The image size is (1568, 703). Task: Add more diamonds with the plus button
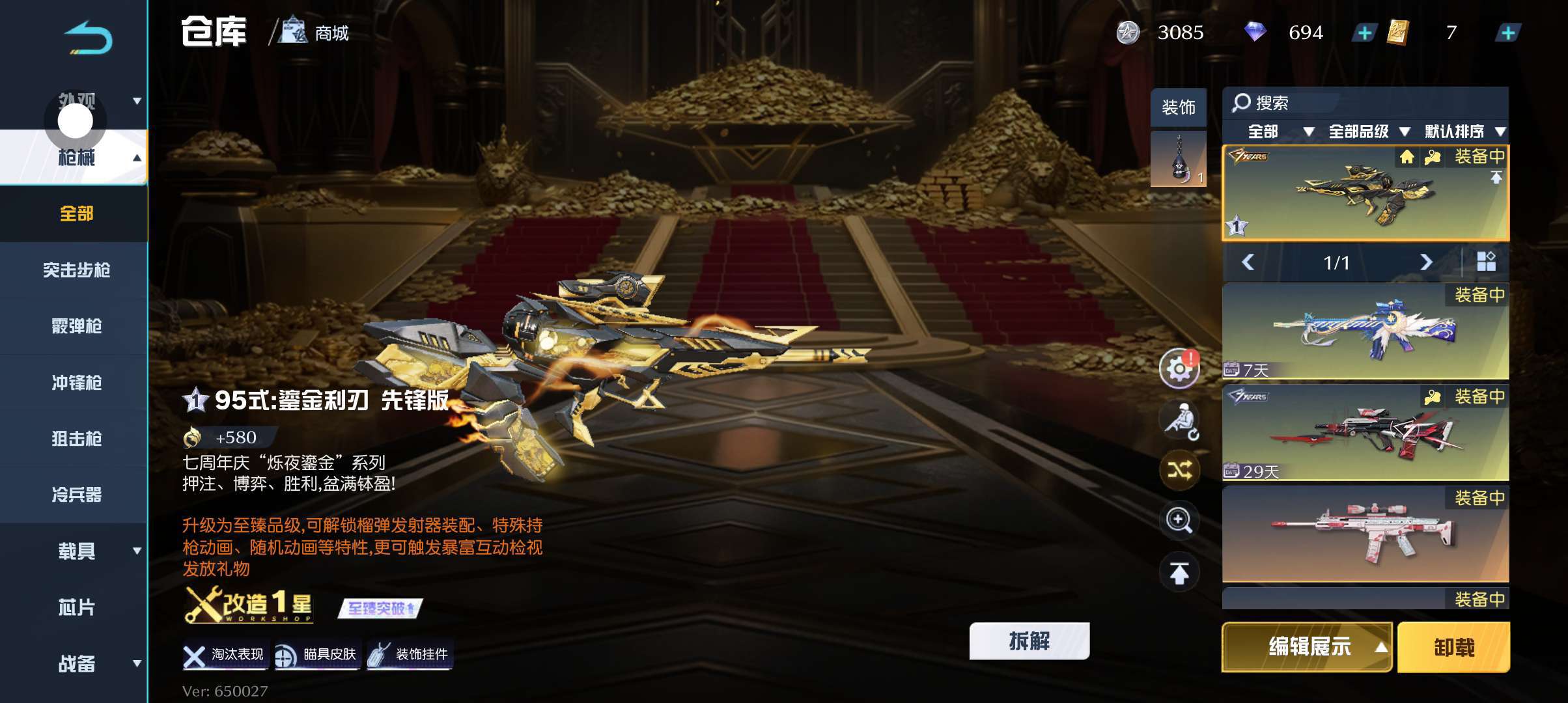(x=1364, y=33)
